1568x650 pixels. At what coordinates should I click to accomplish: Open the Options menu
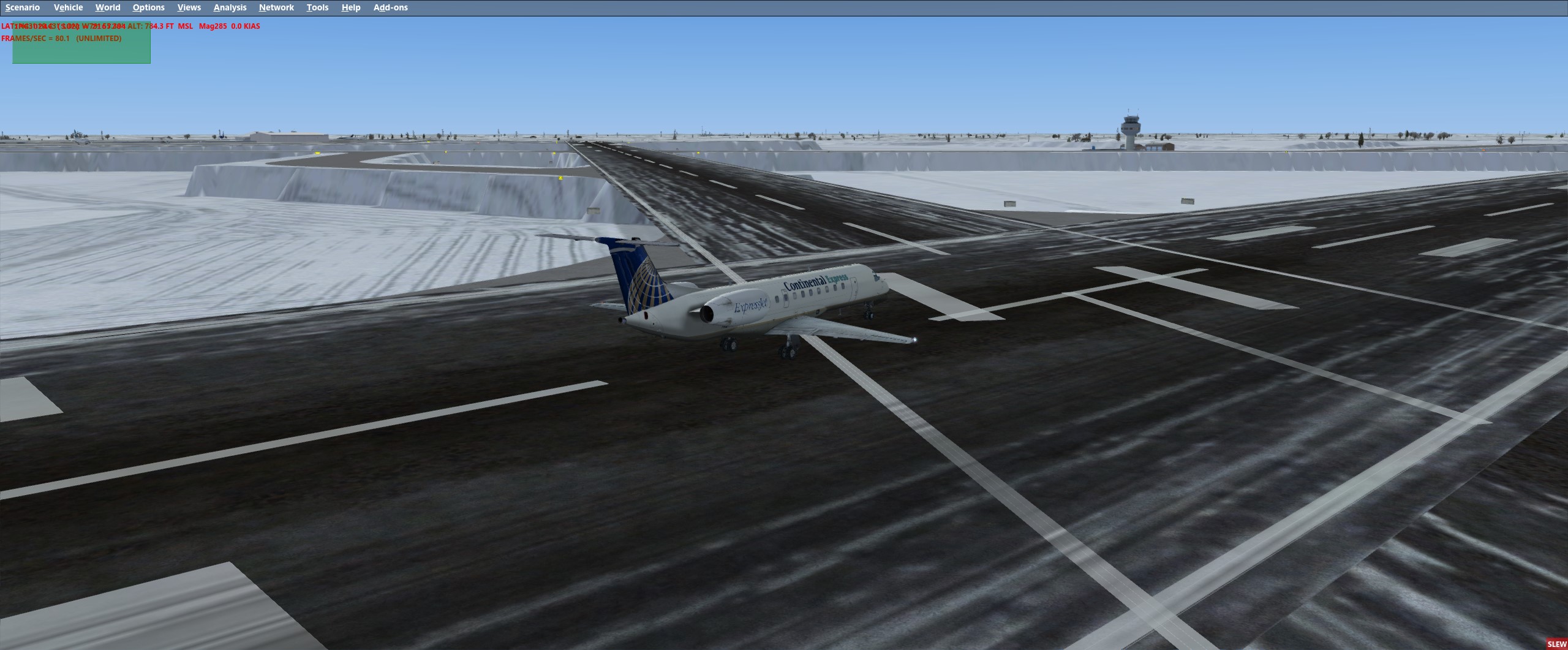click(x=148, y=7)
